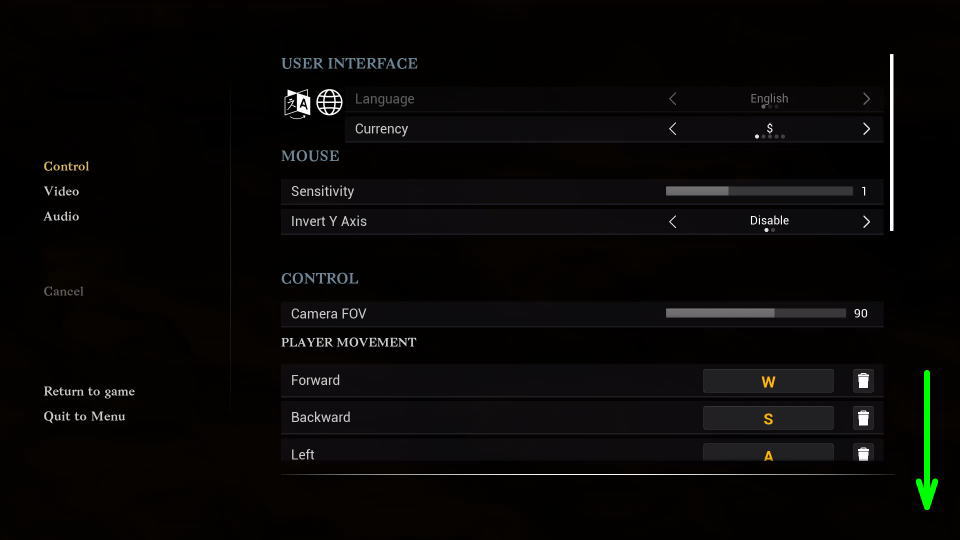Click the globe language icon
This screenshot has height=540, width=960.
click(x=329, y=102)
